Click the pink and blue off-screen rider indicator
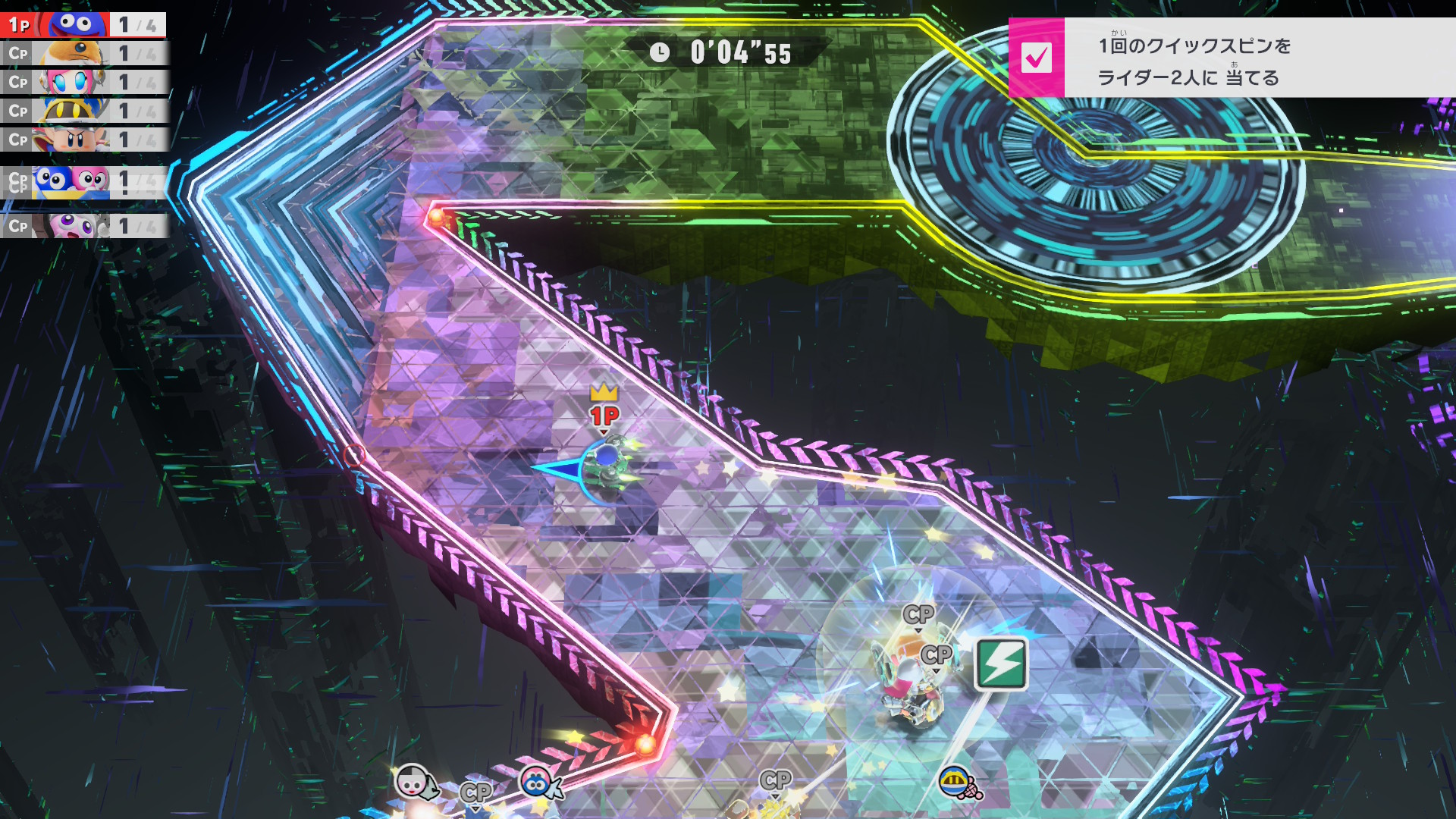The height and width of the screenshot is (819, 1456). [x=538, y=783]
